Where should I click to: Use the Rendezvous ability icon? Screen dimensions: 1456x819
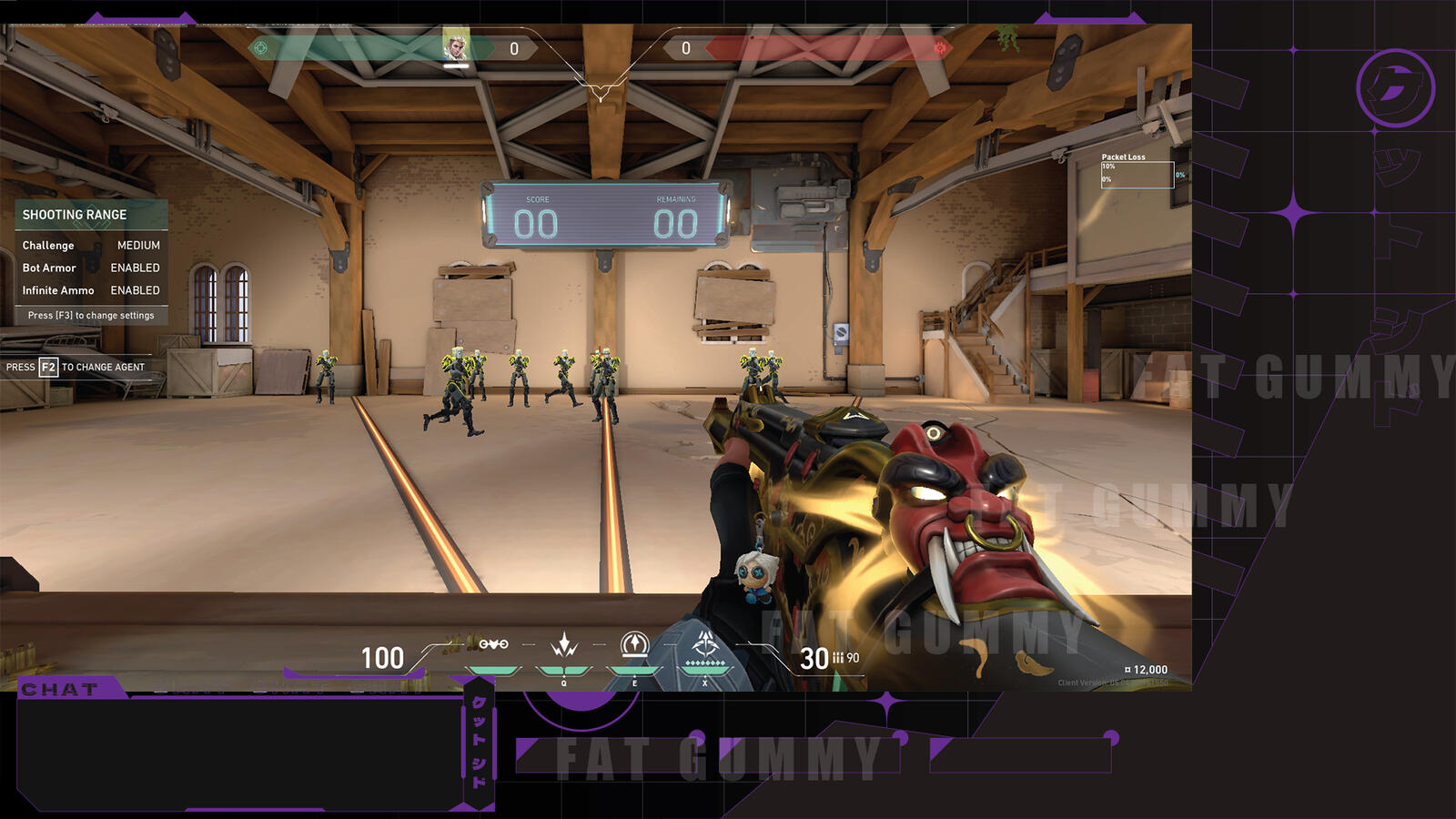[634, 645]
